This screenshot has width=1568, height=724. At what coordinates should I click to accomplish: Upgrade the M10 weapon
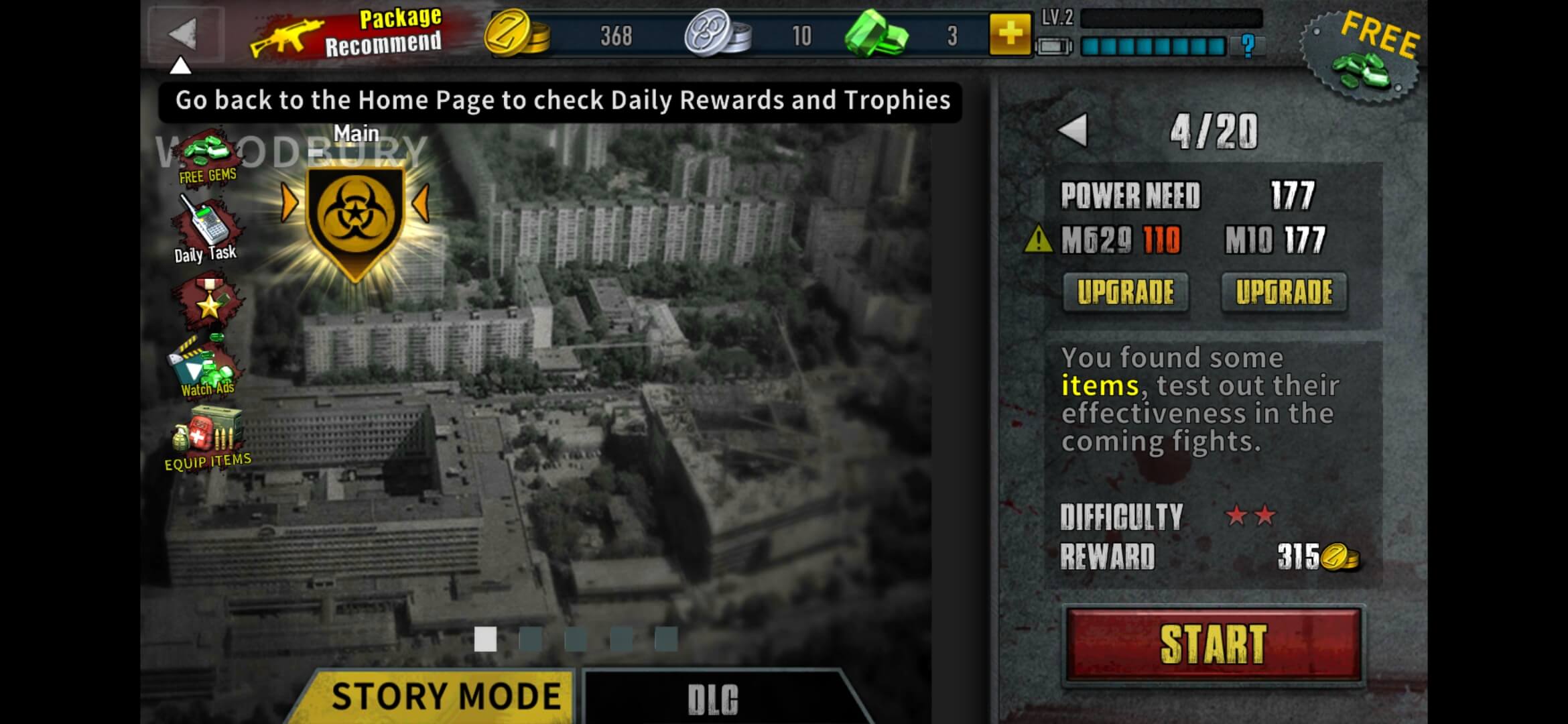(1285, 291)
